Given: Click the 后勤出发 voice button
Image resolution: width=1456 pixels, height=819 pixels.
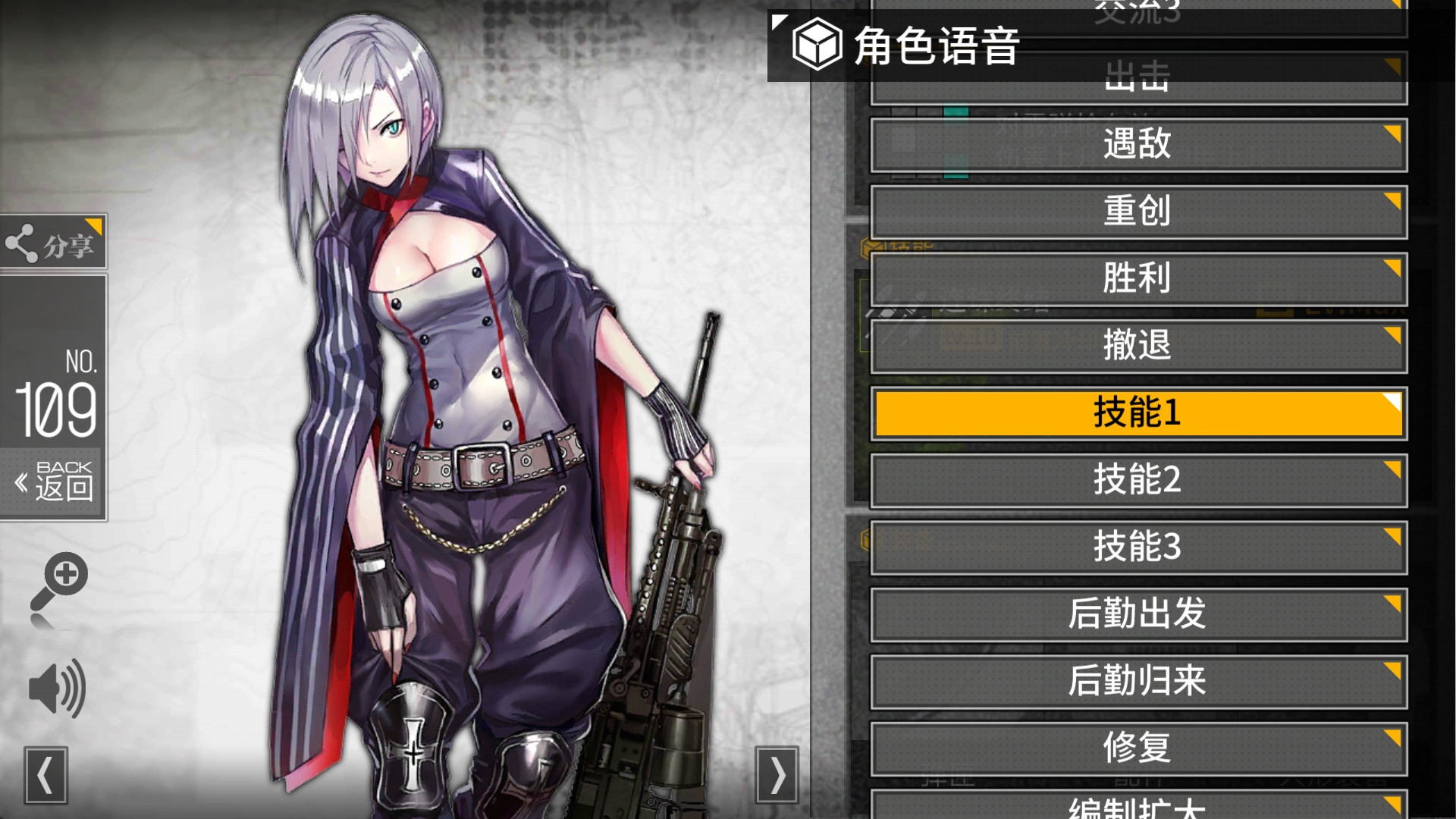Looking at the screenshot, I should 1137,614.
